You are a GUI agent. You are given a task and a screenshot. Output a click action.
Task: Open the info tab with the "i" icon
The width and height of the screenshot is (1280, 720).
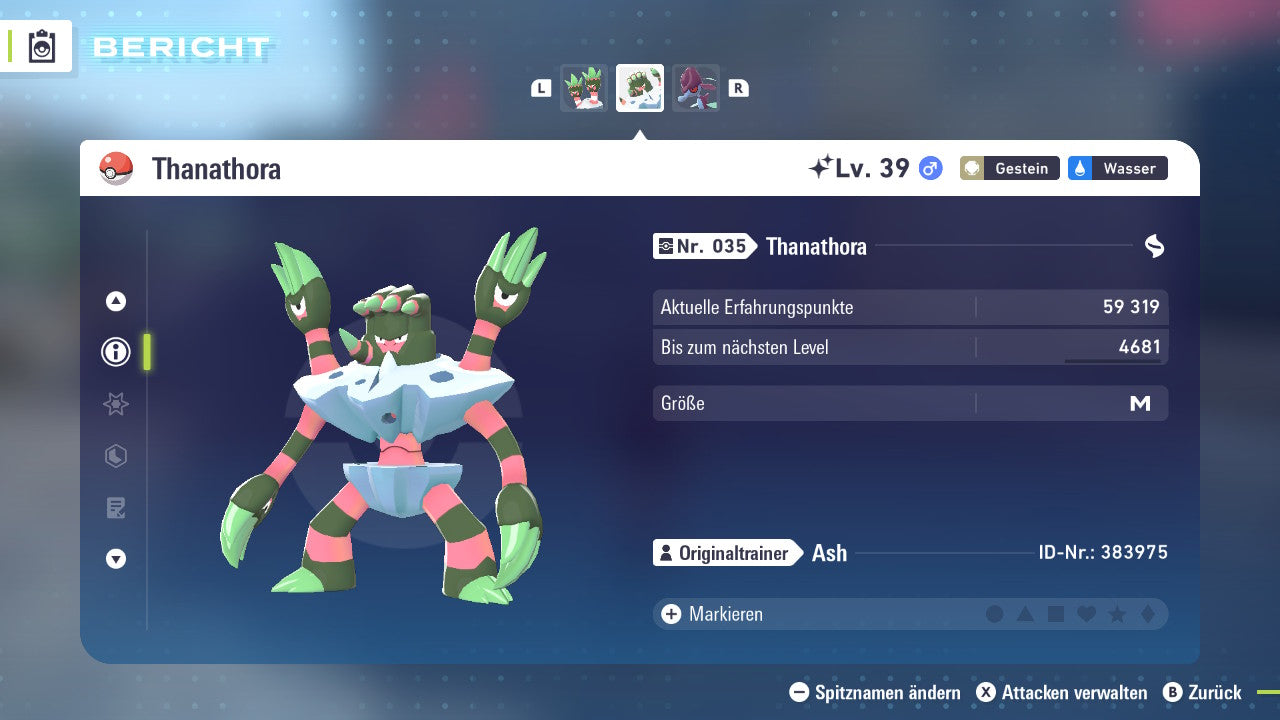click(x=116, y=352)
